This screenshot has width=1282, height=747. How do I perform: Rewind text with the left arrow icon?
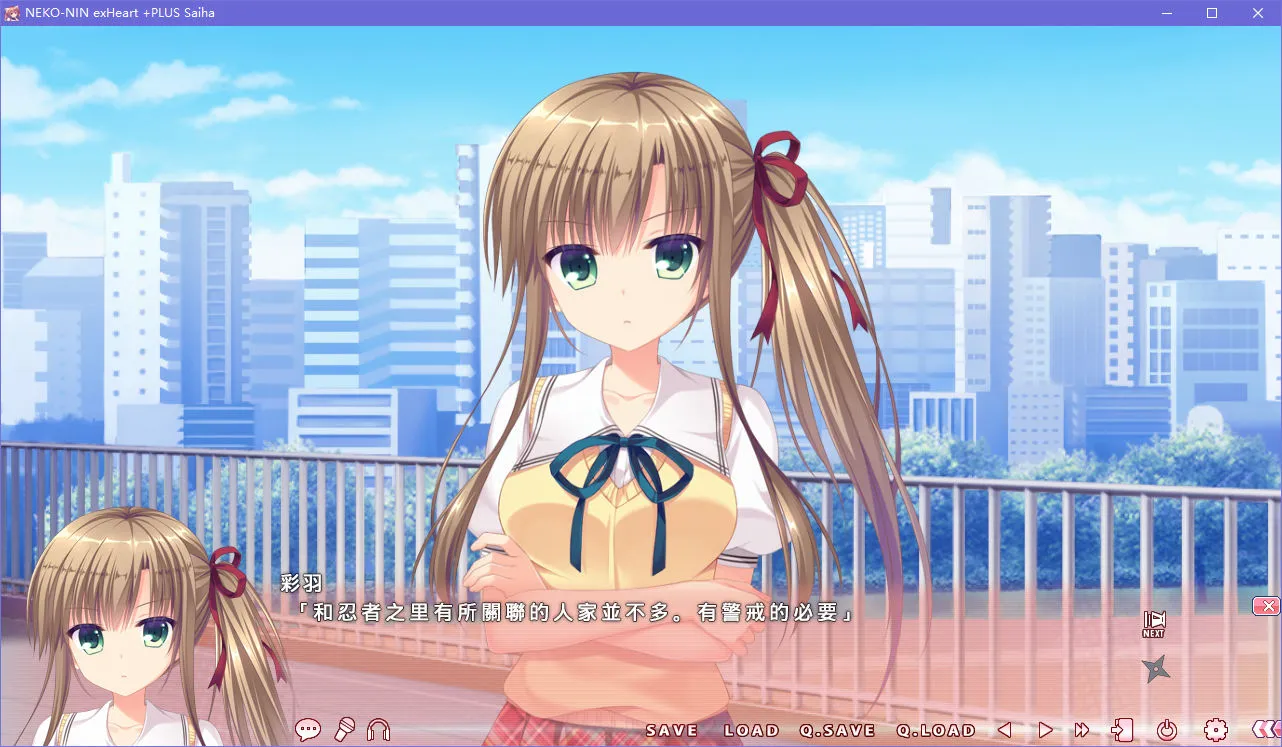click(x=1003, y=730)
